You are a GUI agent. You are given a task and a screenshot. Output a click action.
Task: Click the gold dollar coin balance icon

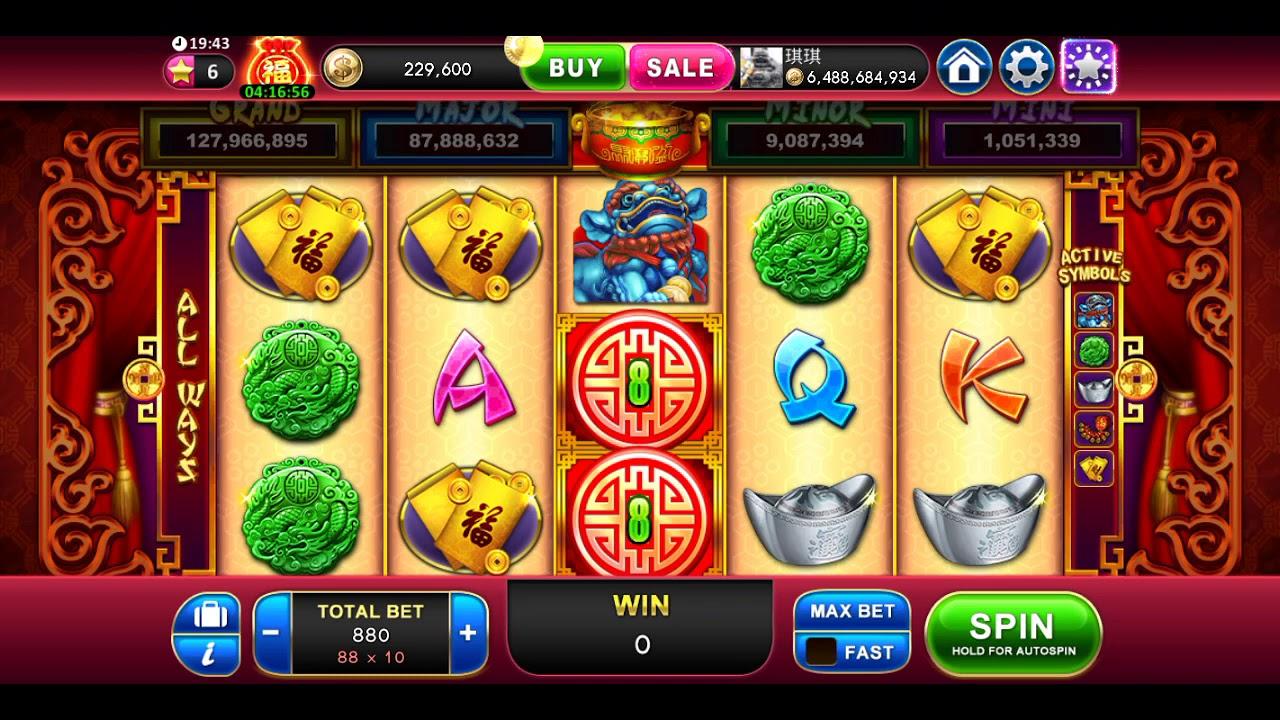pos(343,68)
